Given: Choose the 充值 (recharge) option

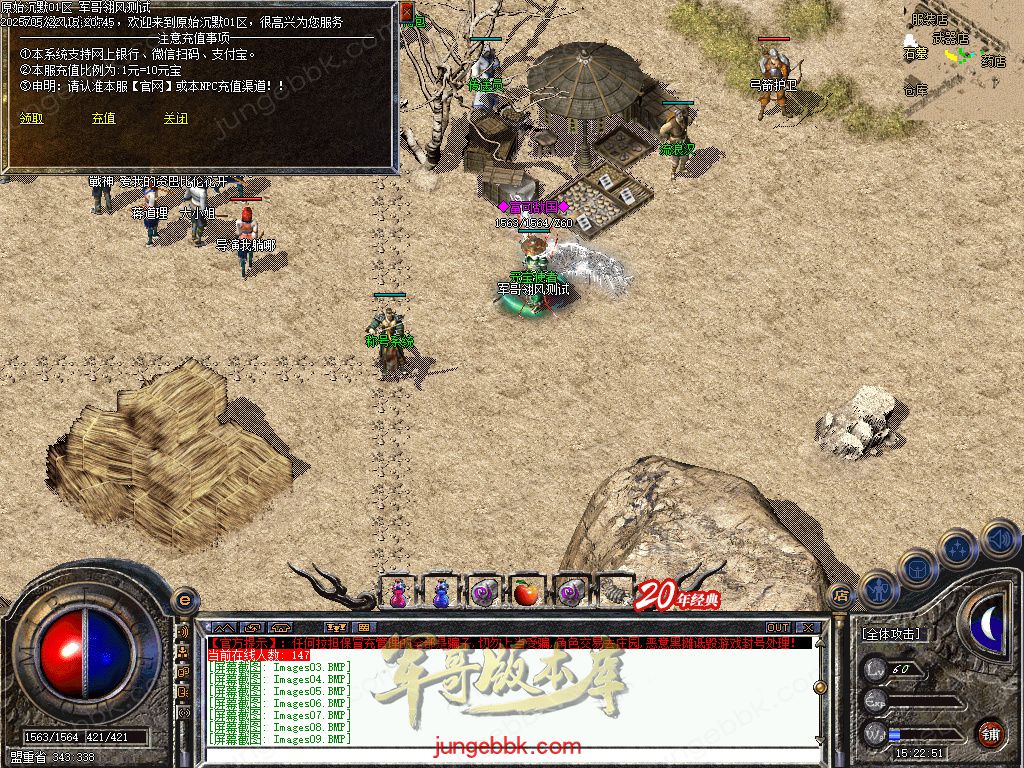Looking at the screenshot, I should (103, 118).
